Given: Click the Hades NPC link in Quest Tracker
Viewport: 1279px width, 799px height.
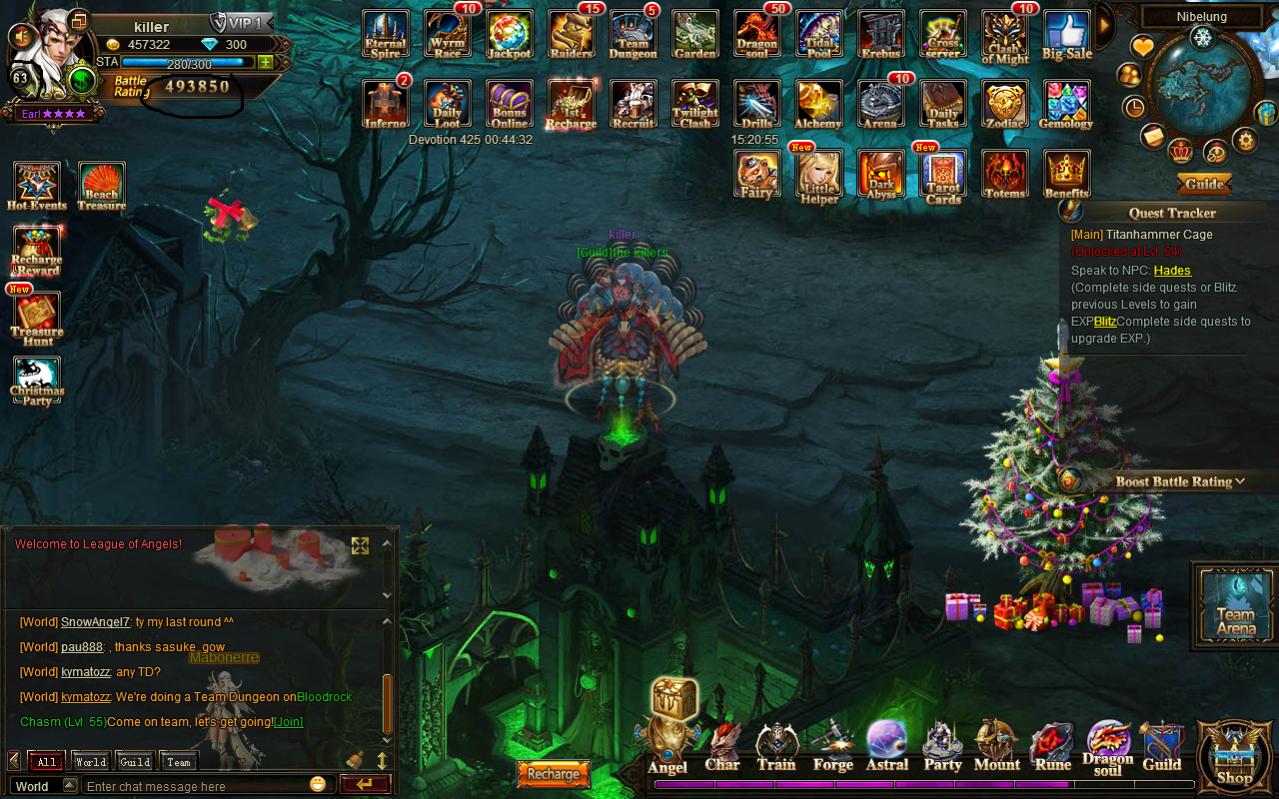Looking at the screenshot, I should 1172,270.
